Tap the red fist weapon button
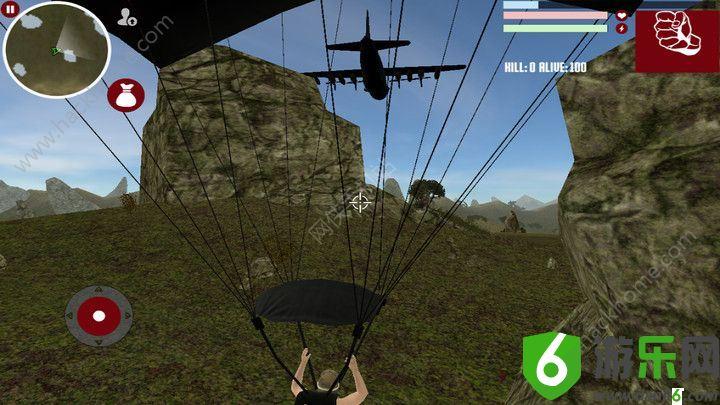The image size is (720, 405). pos(676,37)
